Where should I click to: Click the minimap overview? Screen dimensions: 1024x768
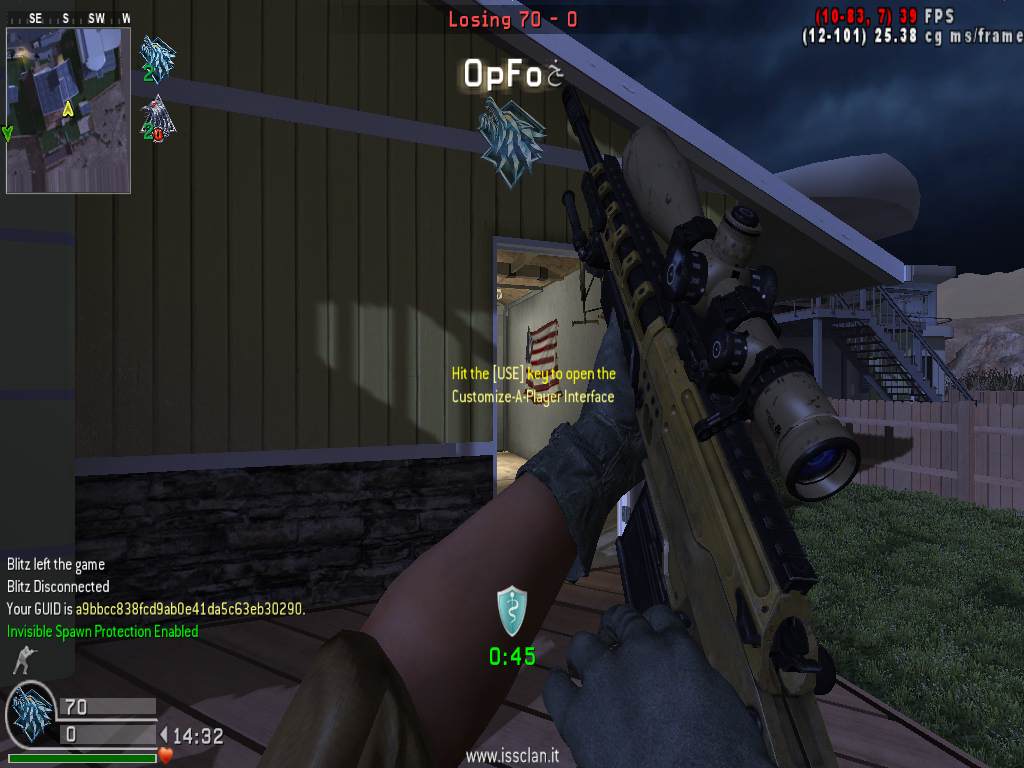coord(68,110)
